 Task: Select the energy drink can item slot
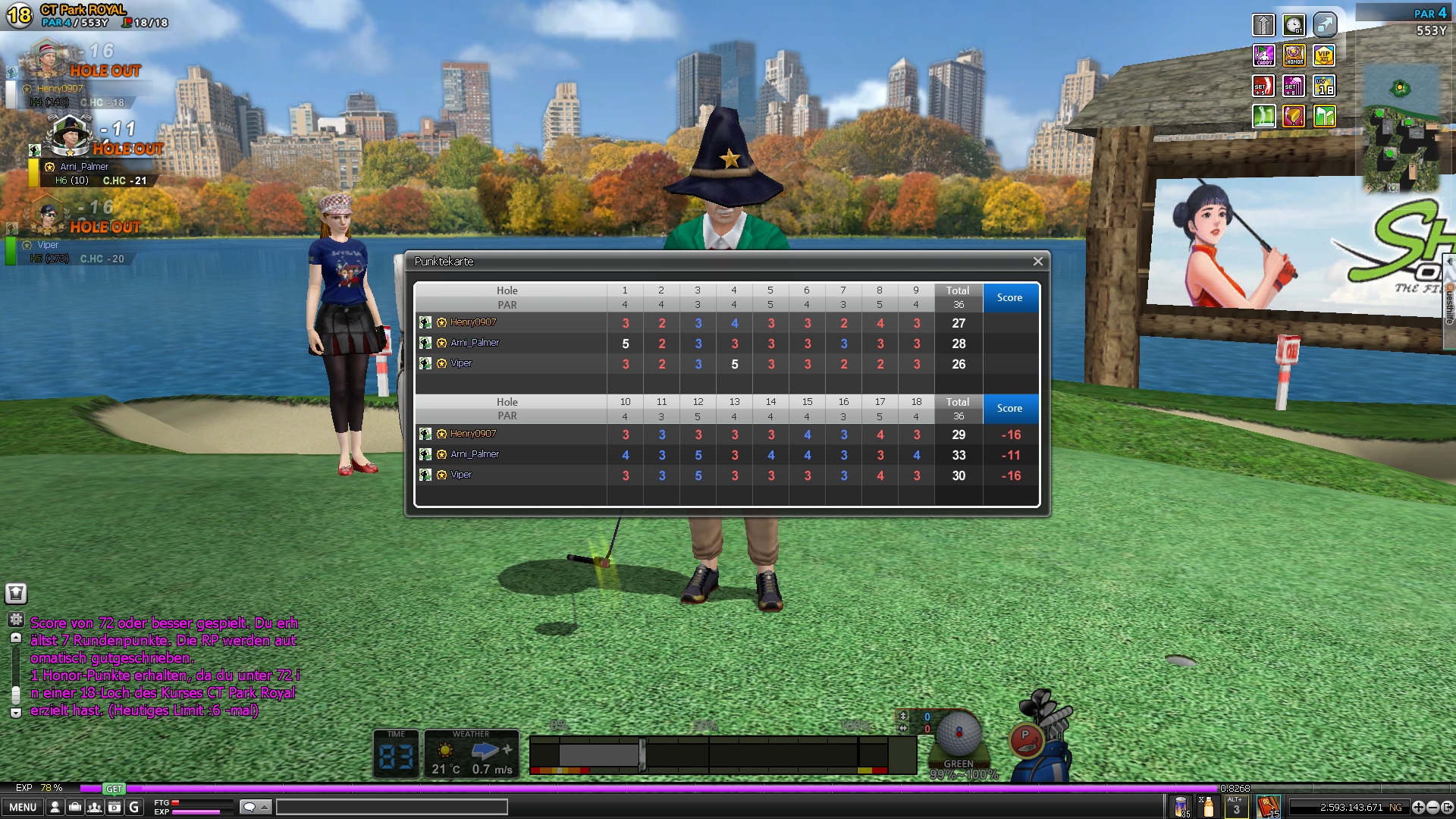(1181, 806)
